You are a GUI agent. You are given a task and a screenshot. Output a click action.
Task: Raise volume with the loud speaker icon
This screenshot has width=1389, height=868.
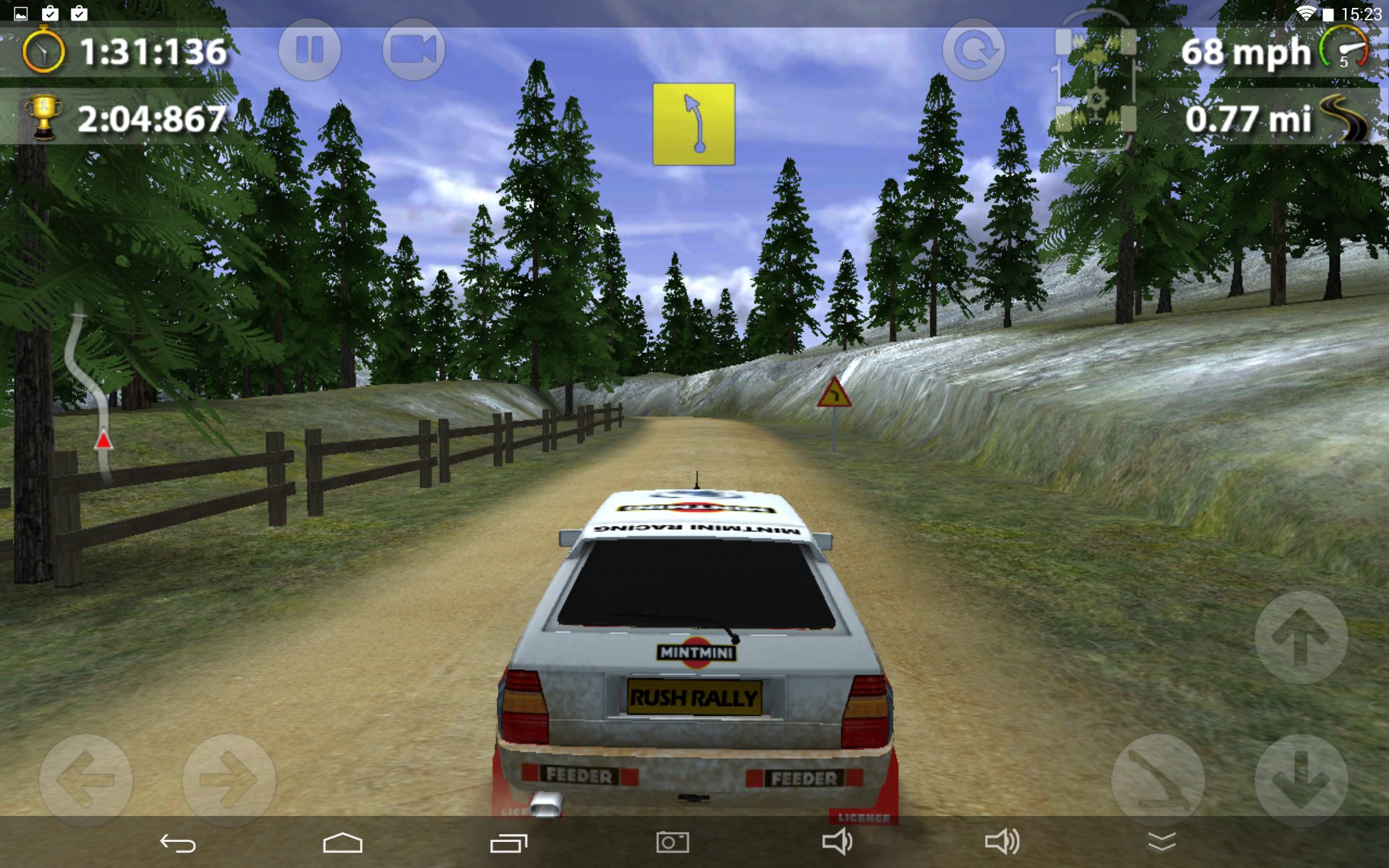1002,842
